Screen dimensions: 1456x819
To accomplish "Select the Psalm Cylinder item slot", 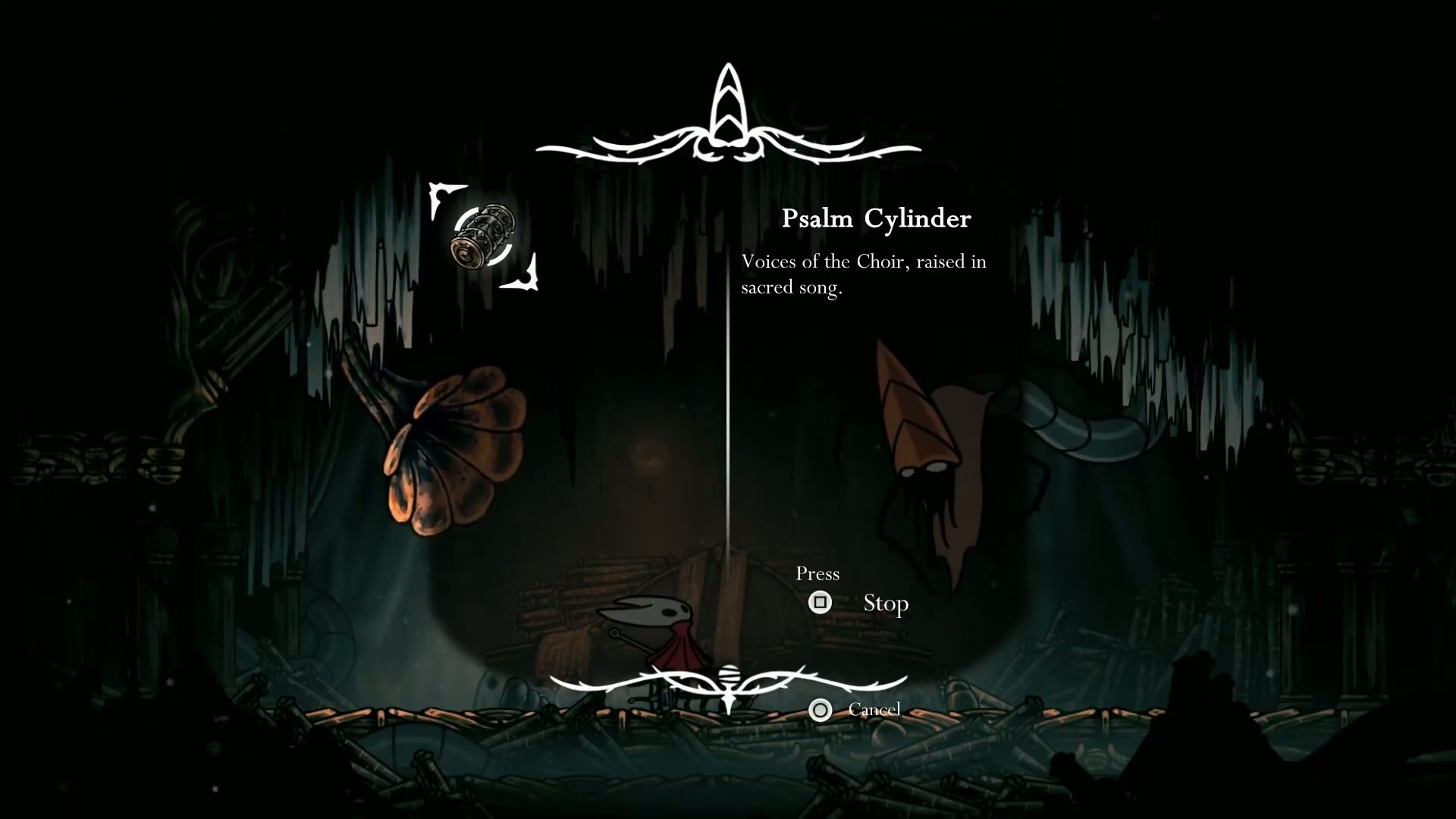I will [x=484, y=236].
